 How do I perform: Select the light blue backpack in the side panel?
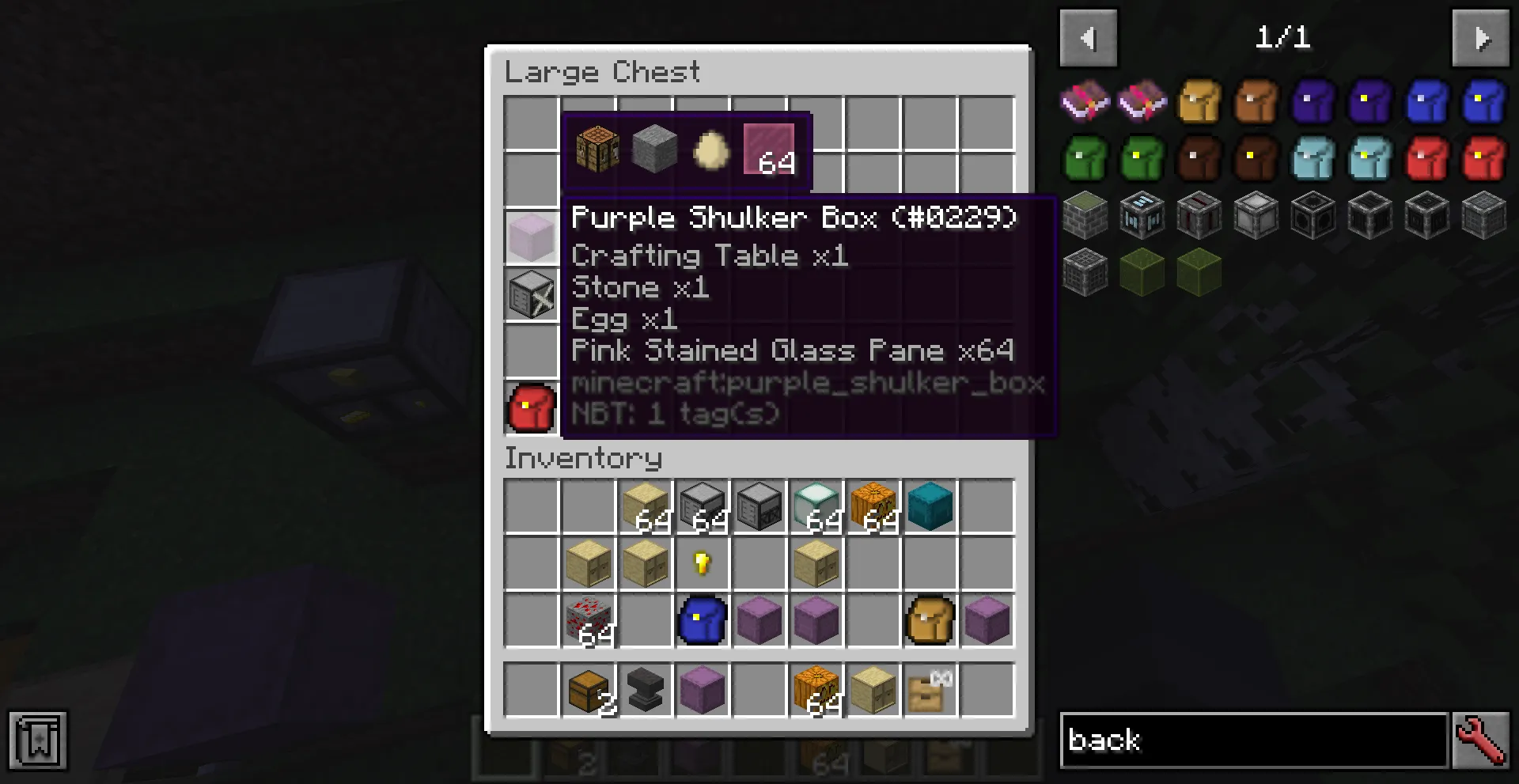pyautogui.click(x=1313, y=158)
